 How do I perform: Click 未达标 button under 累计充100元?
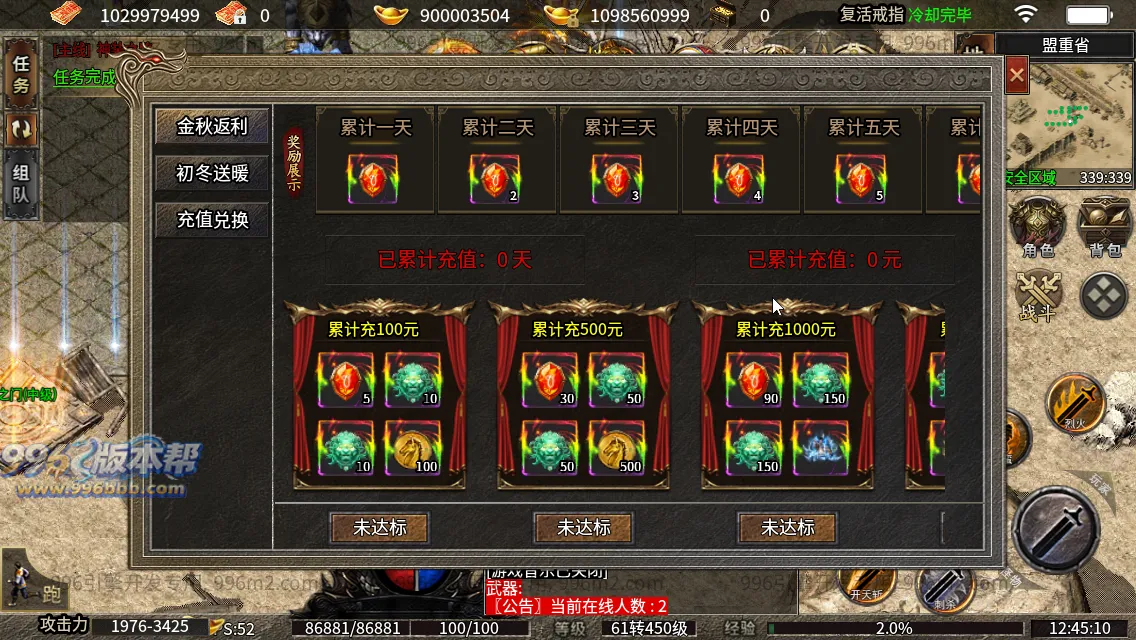pos(380,527)
